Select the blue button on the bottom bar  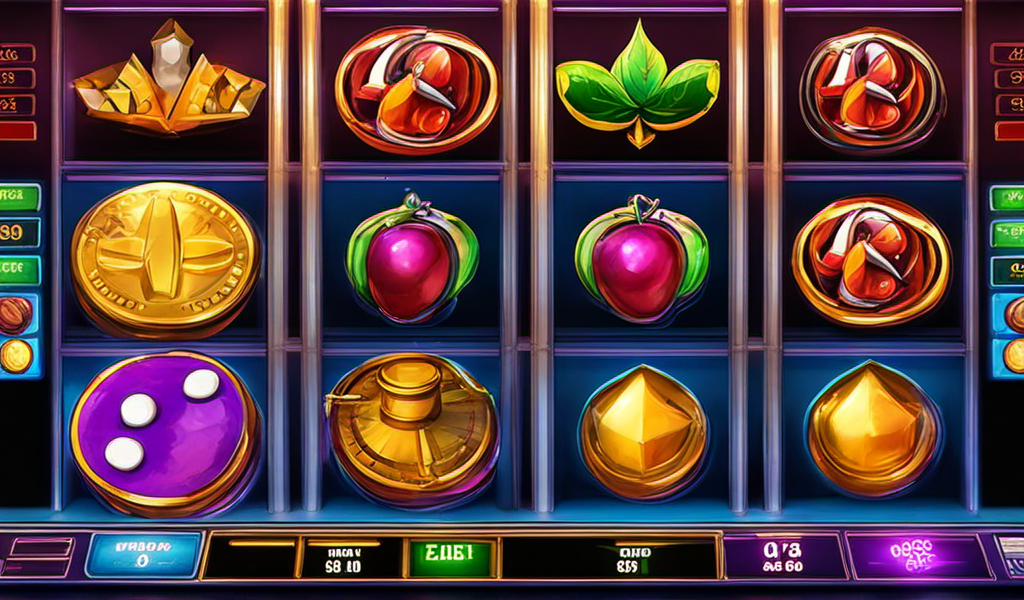tap(143, 555)
